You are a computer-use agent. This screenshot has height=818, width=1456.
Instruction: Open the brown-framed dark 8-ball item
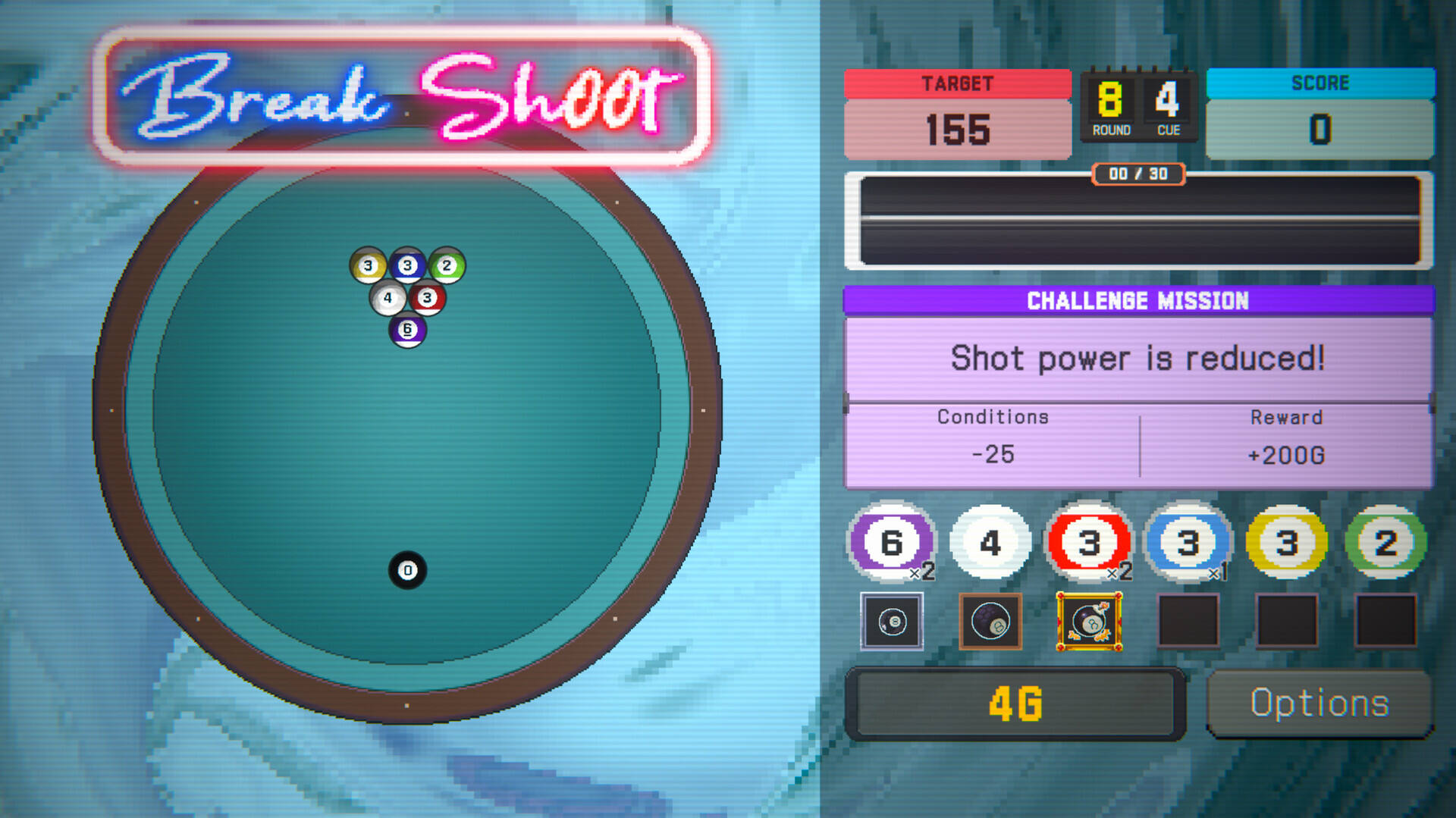[x=990, y=622]
